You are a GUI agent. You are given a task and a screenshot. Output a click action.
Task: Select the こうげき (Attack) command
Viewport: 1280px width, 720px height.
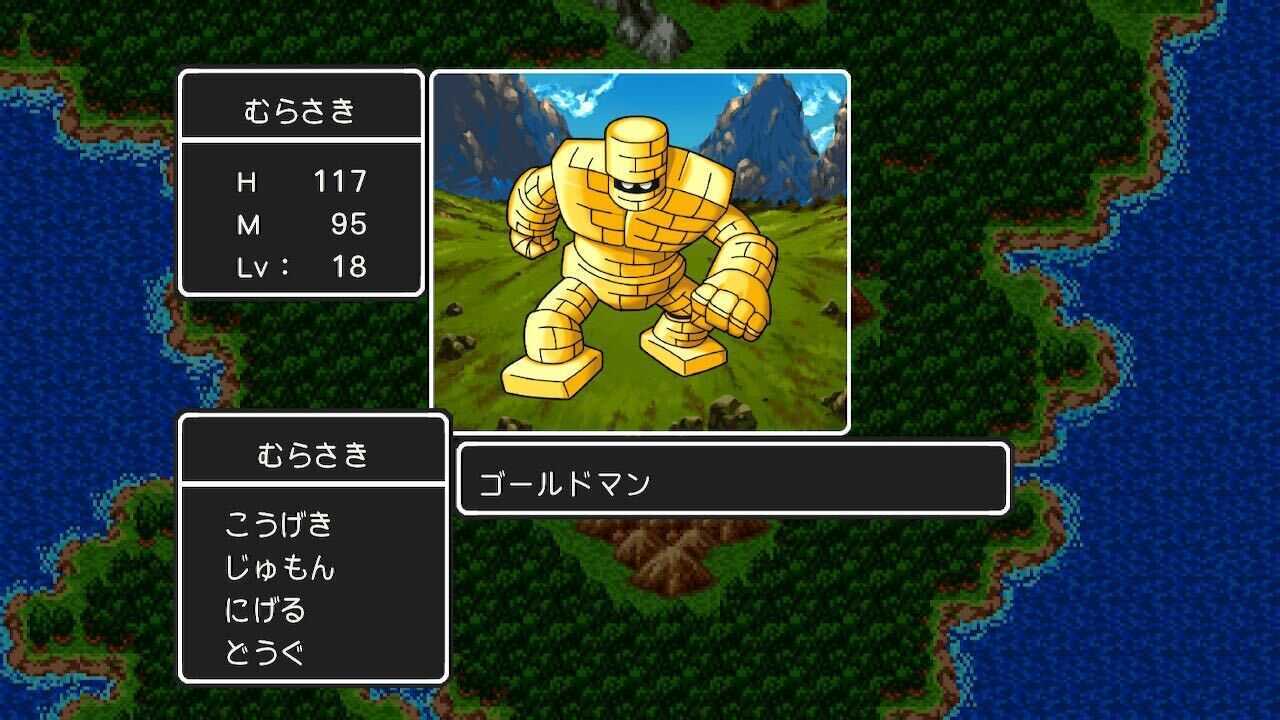(280, 522)
